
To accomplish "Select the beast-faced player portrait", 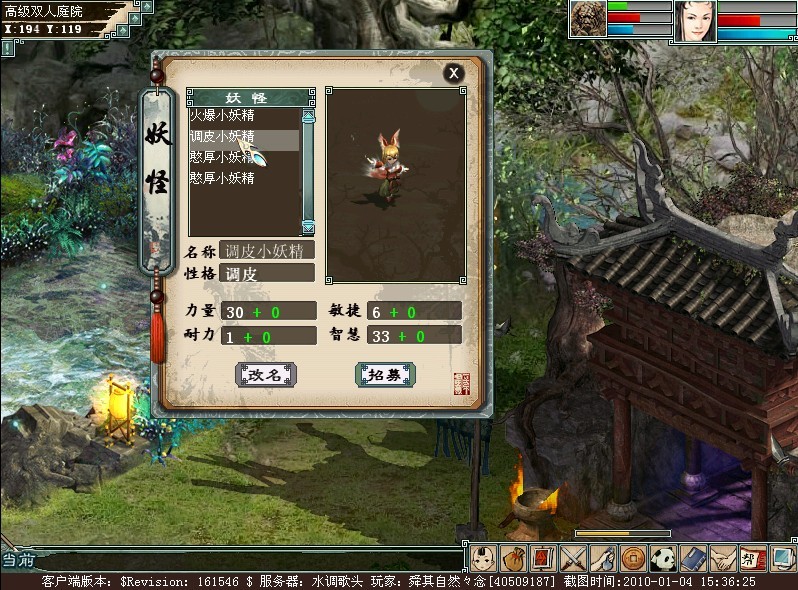I will pos(587,19).
